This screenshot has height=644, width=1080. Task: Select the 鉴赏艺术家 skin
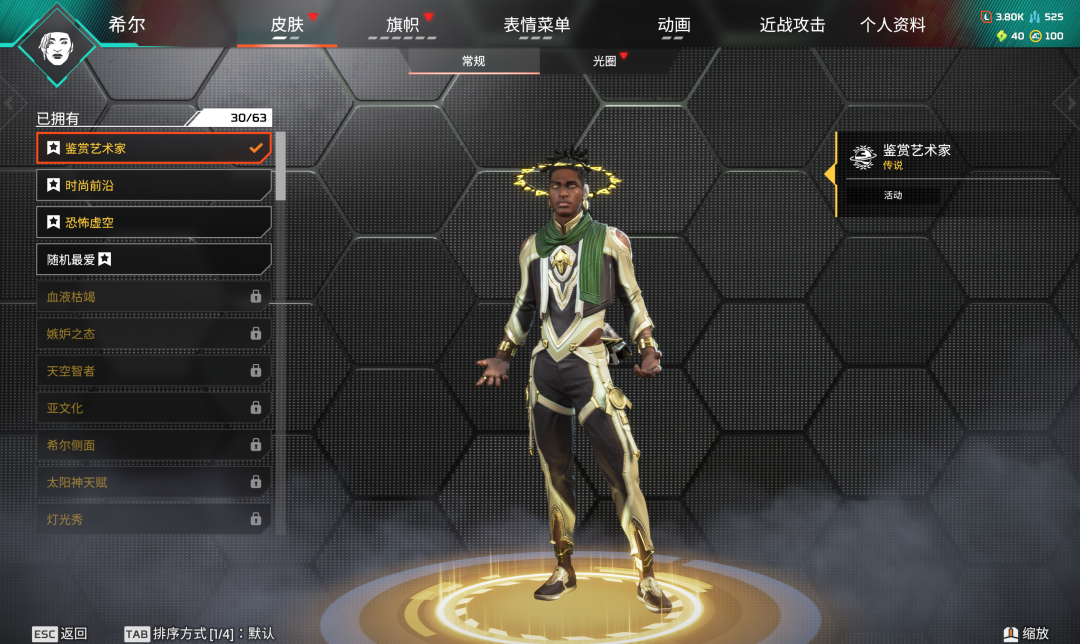(x=154, y=148)
